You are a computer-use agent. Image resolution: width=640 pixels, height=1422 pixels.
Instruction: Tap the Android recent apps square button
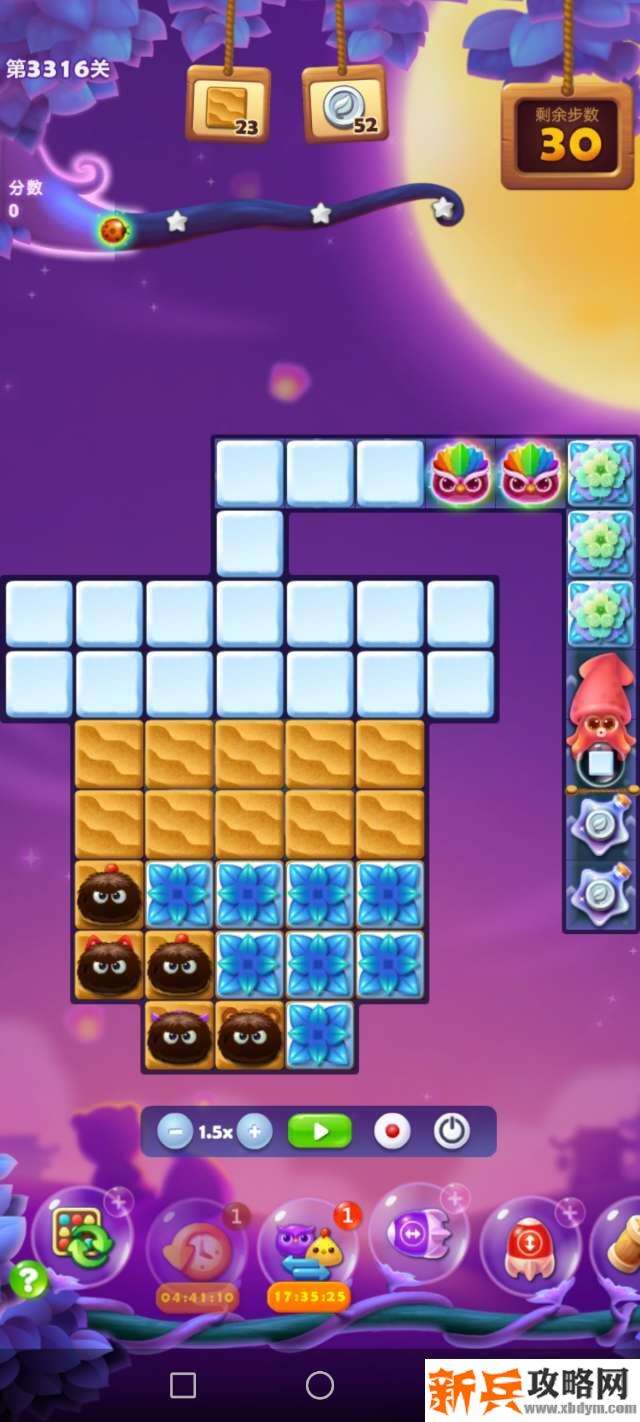183,1385
